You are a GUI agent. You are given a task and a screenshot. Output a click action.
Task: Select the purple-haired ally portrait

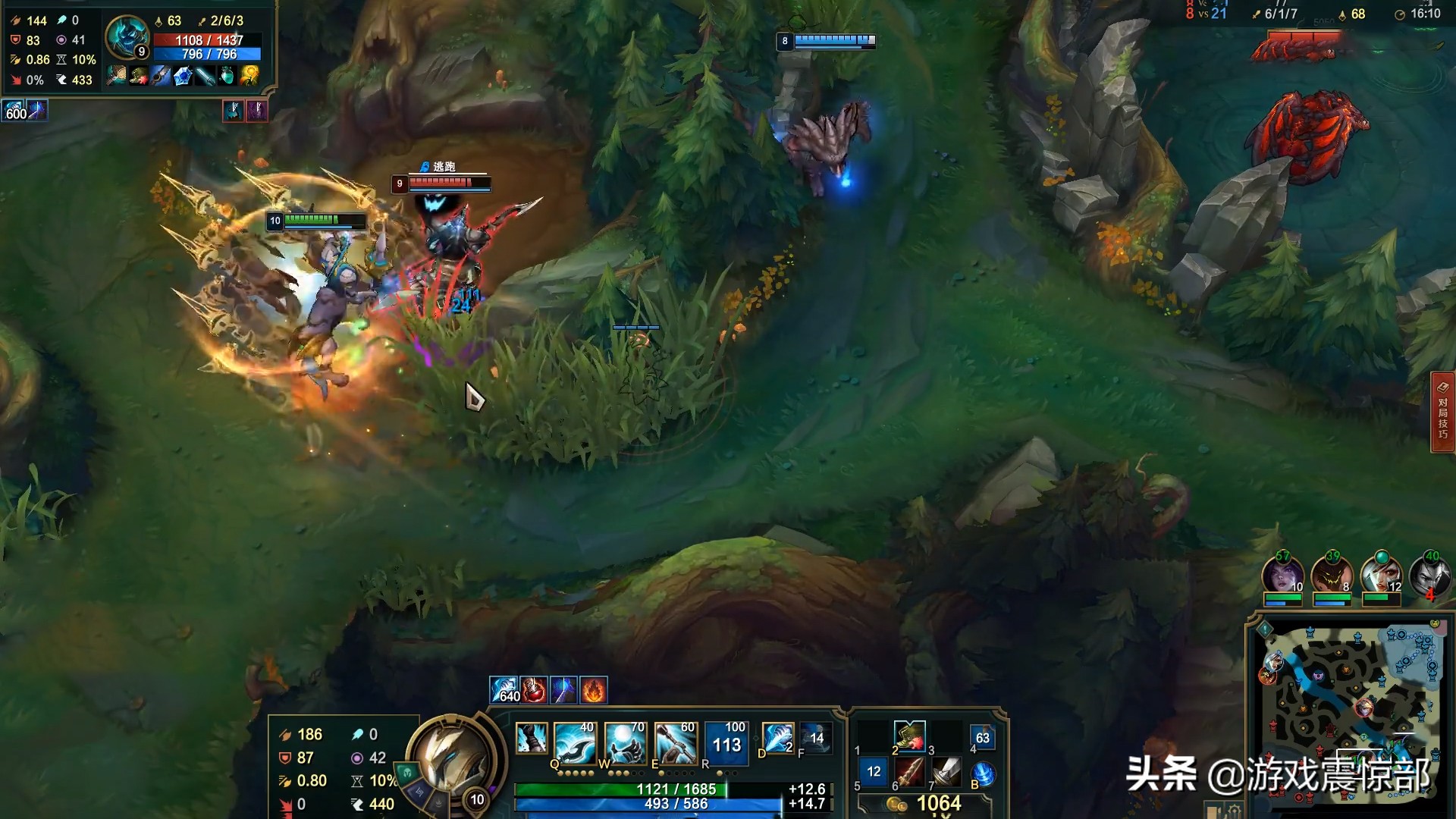(1282, 576)
